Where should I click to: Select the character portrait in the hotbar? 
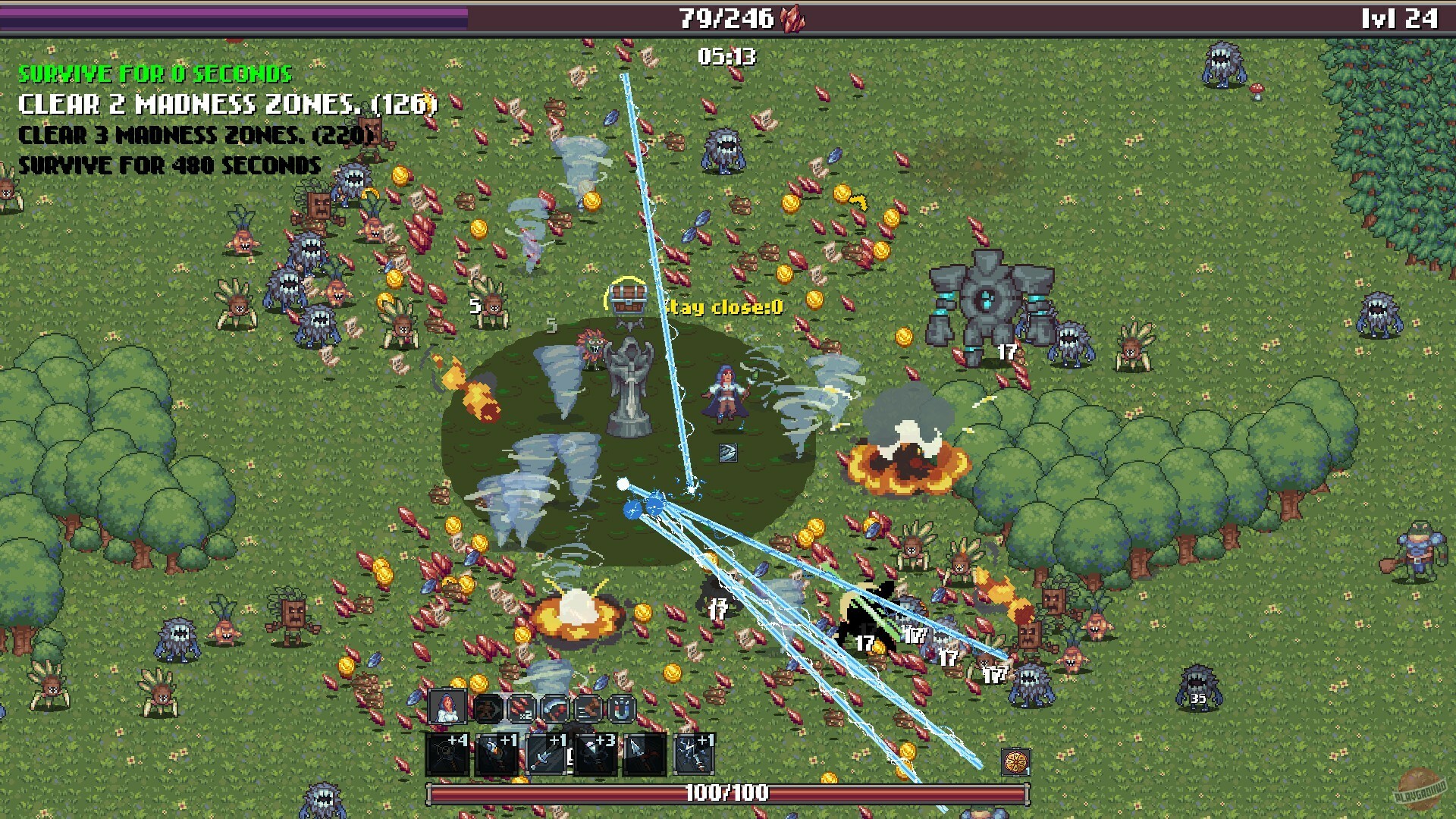click(x=449, y=707)
